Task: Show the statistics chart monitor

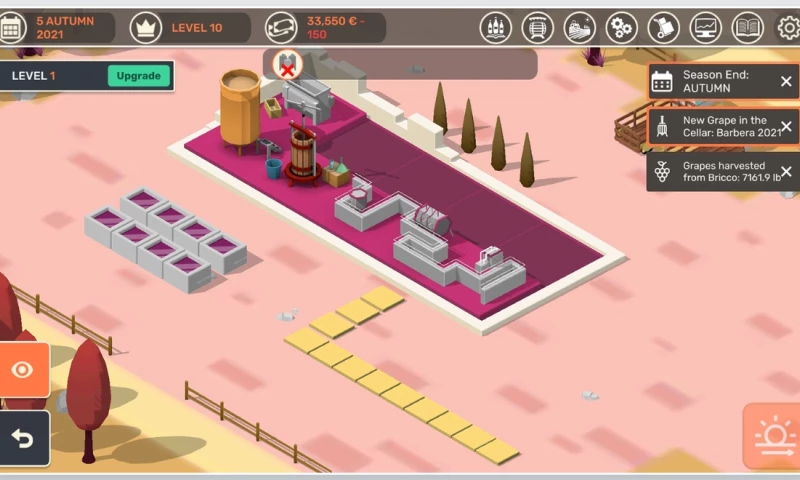Action: click(x=706, y=28)
